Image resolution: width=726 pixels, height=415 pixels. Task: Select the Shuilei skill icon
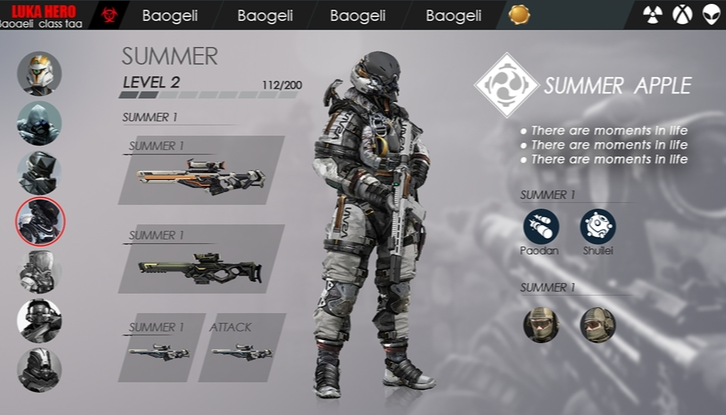coord(598,227)
